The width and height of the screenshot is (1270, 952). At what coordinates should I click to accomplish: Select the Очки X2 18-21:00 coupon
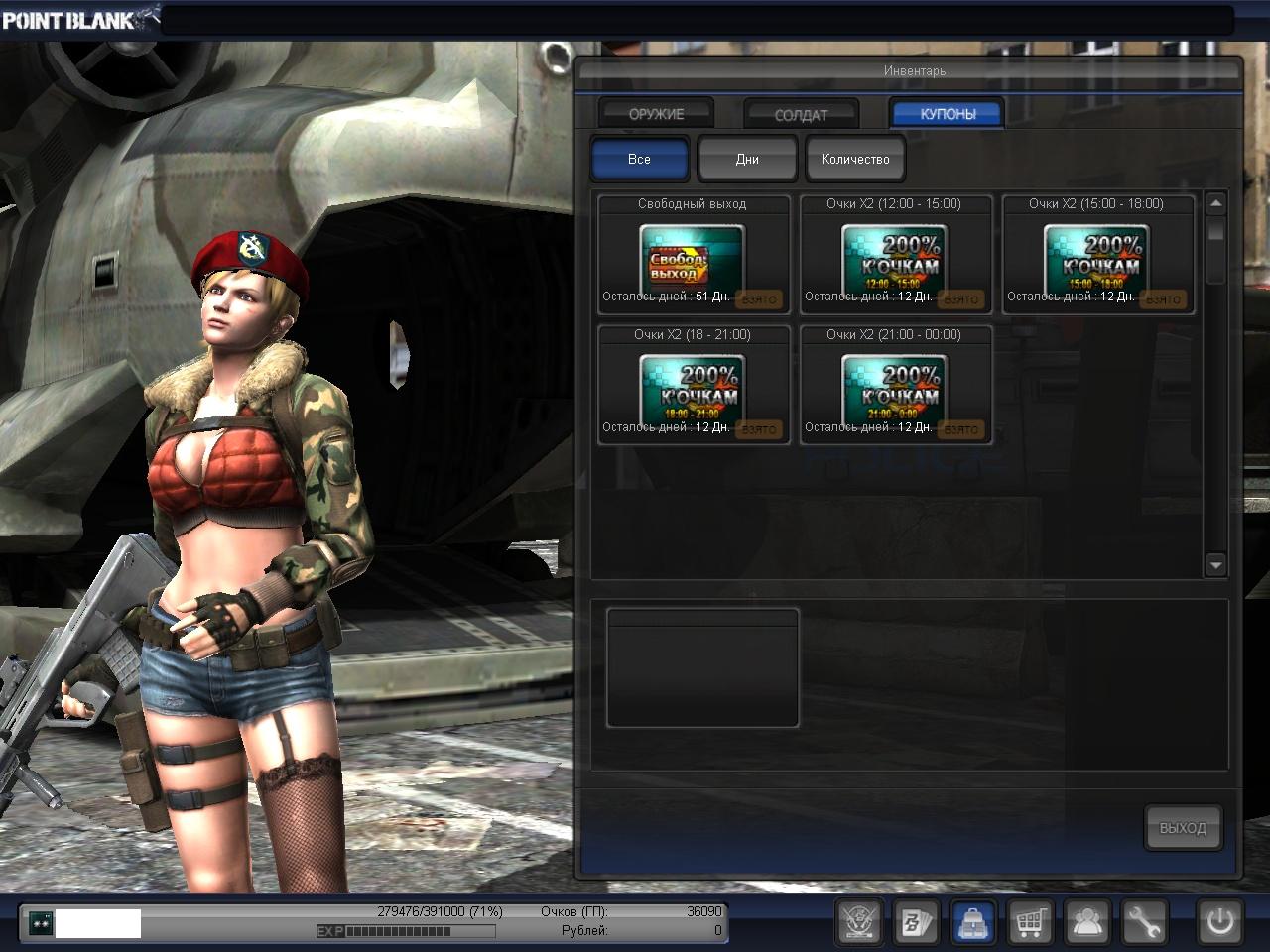693,386
